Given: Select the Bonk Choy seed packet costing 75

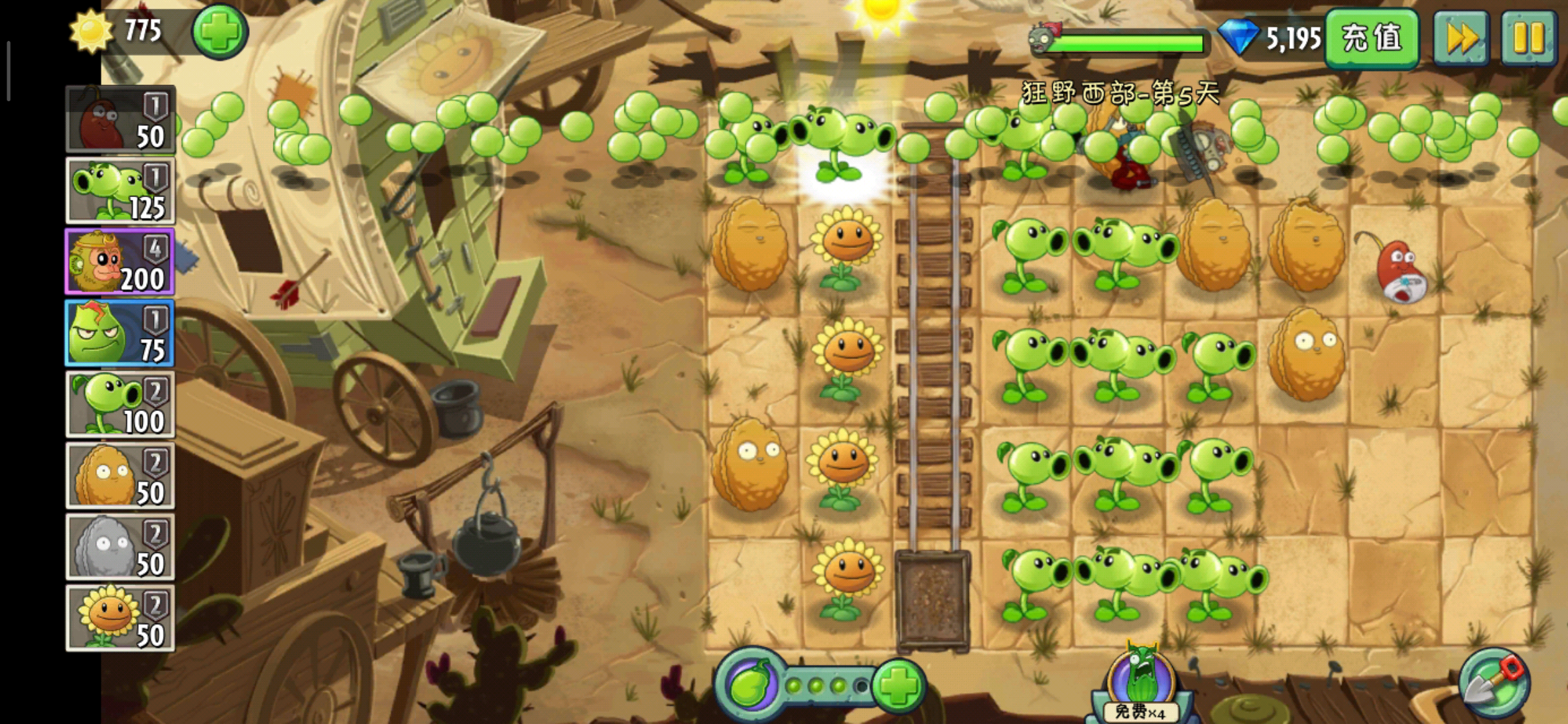Looking at the screenshot, I should (120, 333).
